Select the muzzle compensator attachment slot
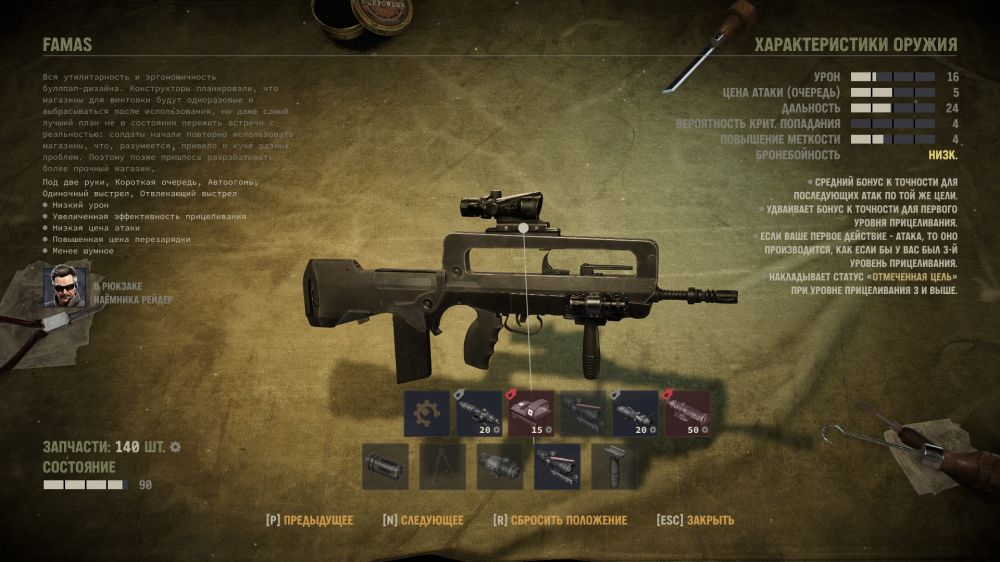This screenshot has height=562, width=1000. (385, 466)
